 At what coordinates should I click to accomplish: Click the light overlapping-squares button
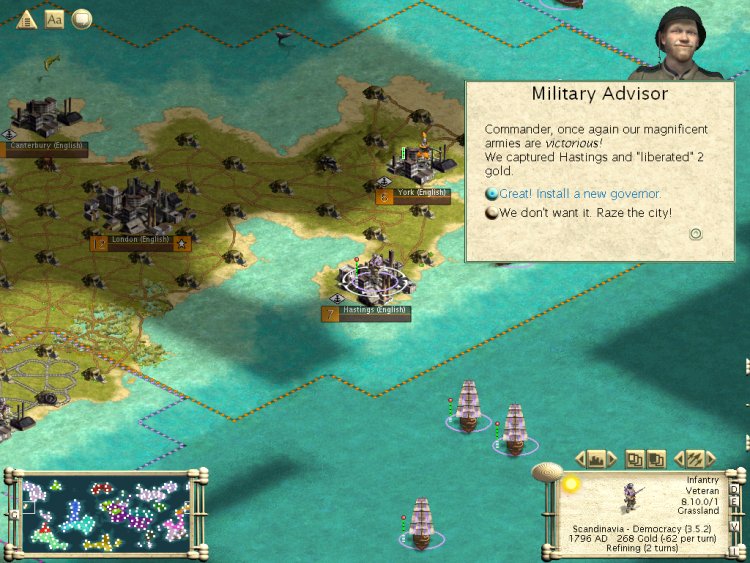(634, 459)
